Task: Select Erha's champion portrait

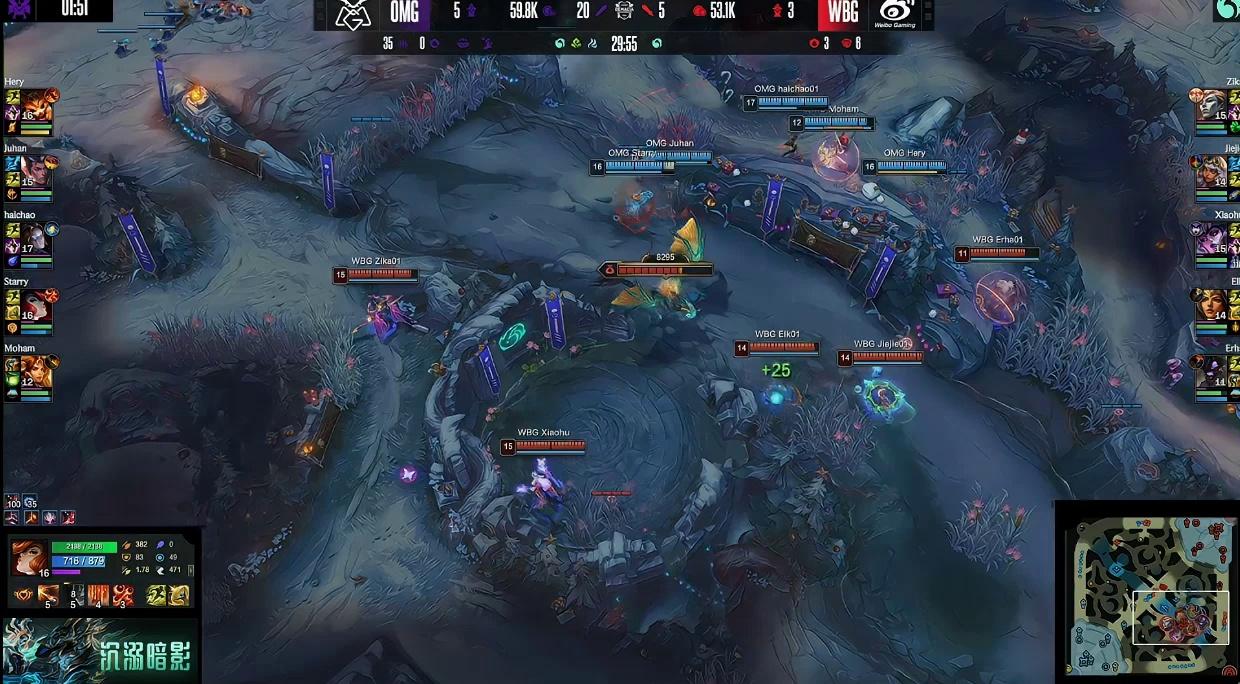Action: tap(1212, 370)
